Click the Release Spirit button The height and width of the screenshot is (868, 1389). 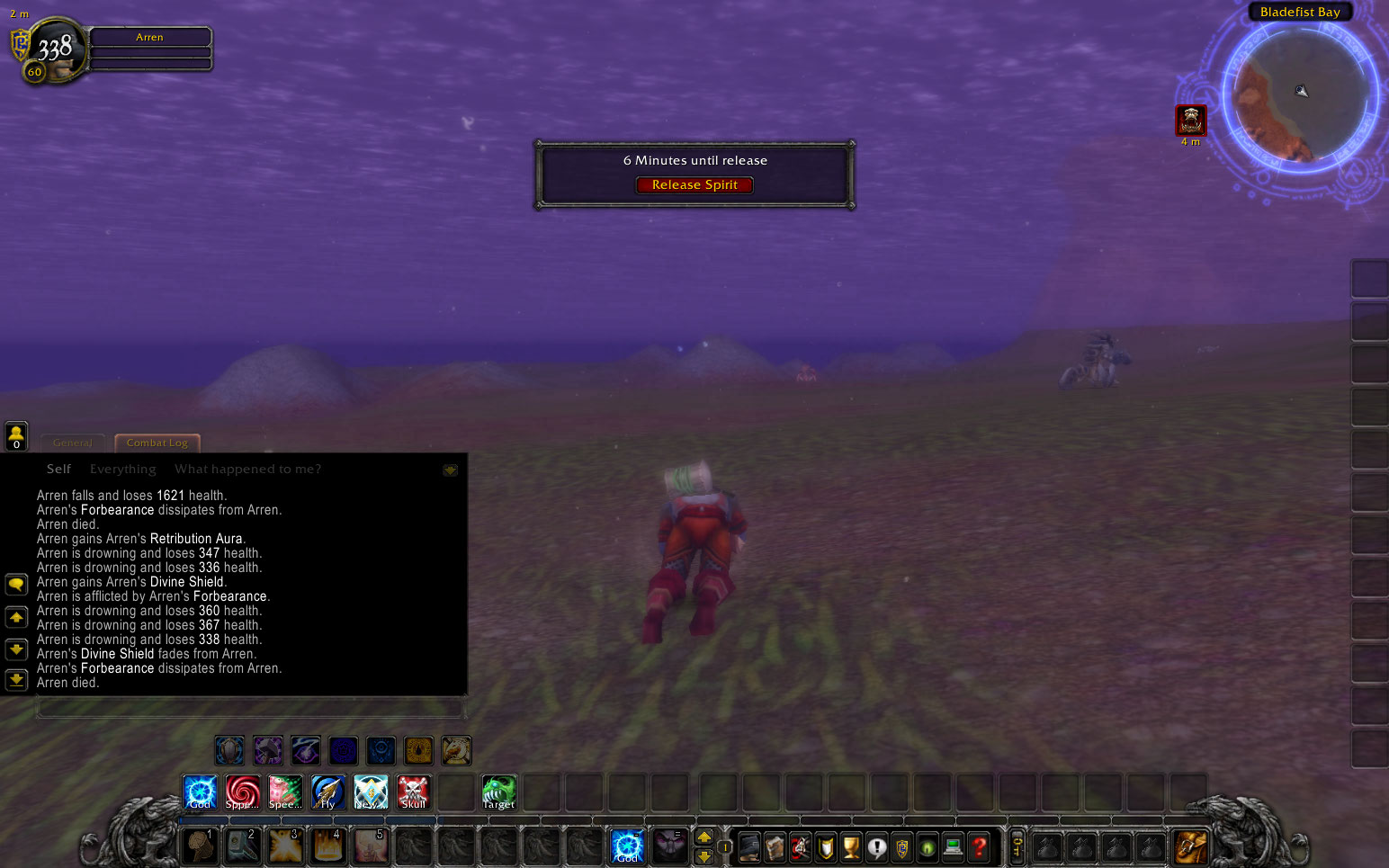coord(694,184)
